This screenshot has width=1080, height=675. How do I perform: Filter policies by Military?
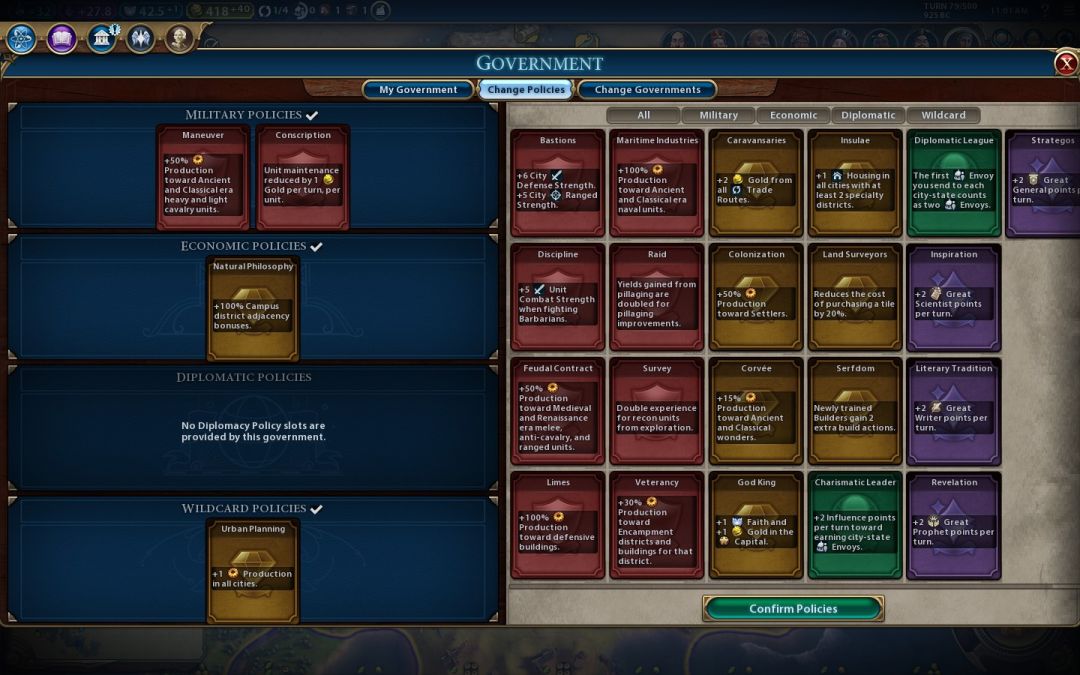718,115
